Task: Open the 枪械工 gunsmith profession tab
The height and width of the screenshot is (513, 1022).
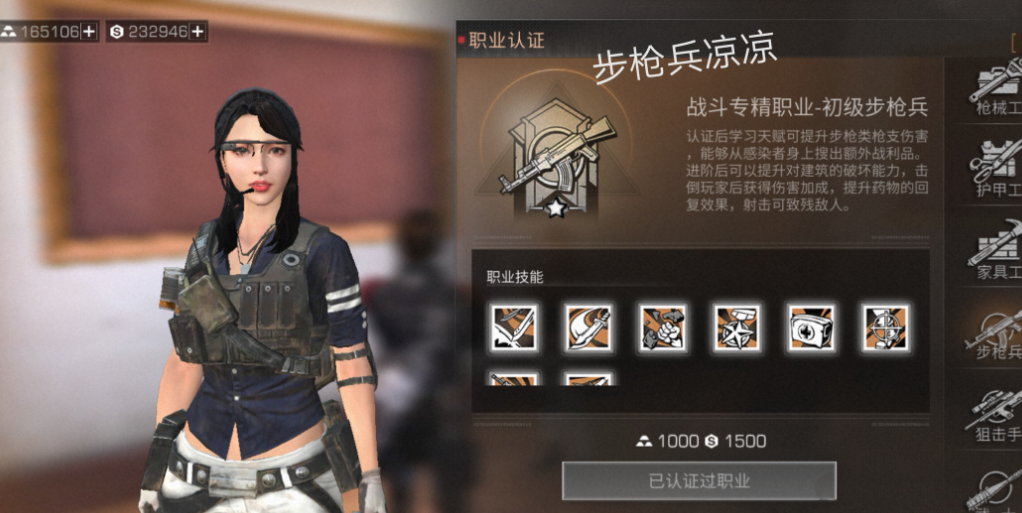Action: [993, 88]
